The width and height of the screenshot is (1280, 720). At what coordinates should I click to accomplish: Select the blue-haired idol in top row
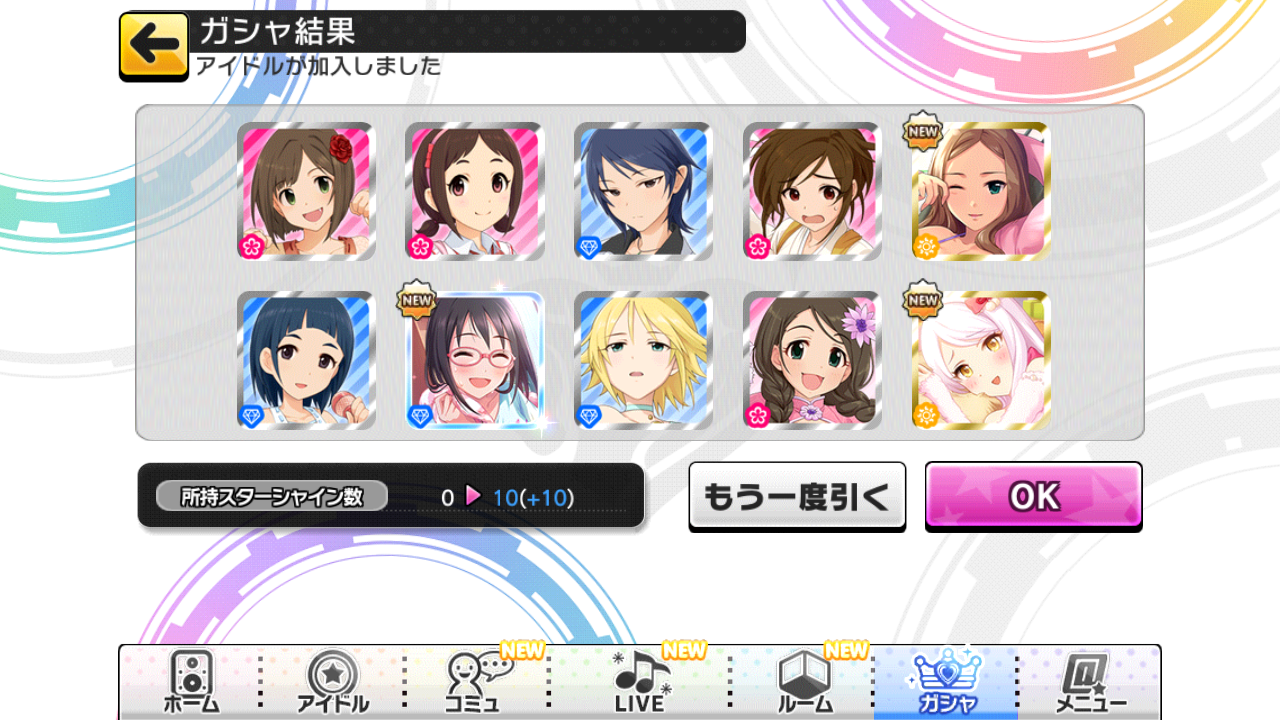[x=643, y=190]
